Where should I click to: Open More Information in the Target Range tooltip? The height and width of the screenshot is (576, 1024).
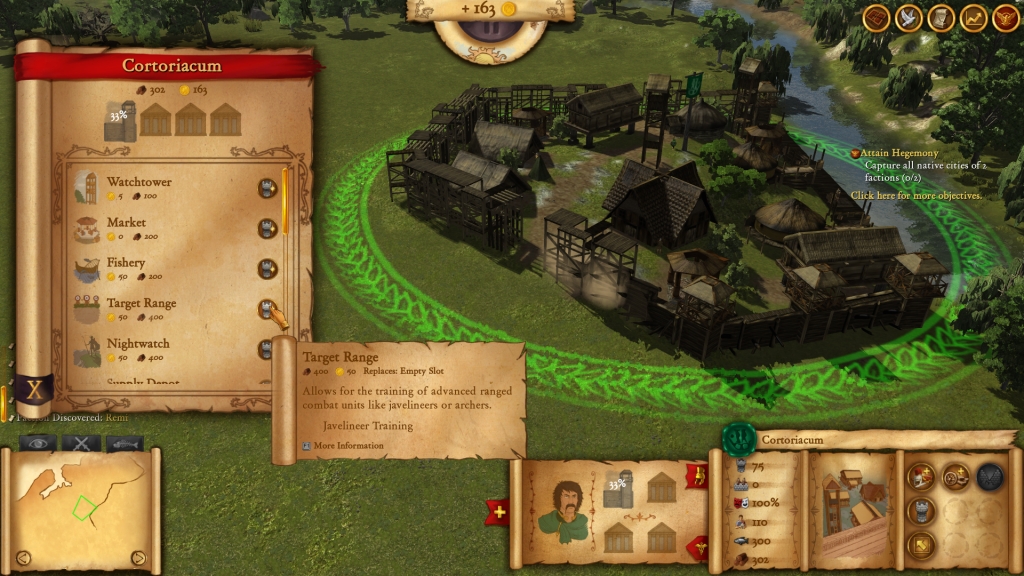tap(347, 445)
